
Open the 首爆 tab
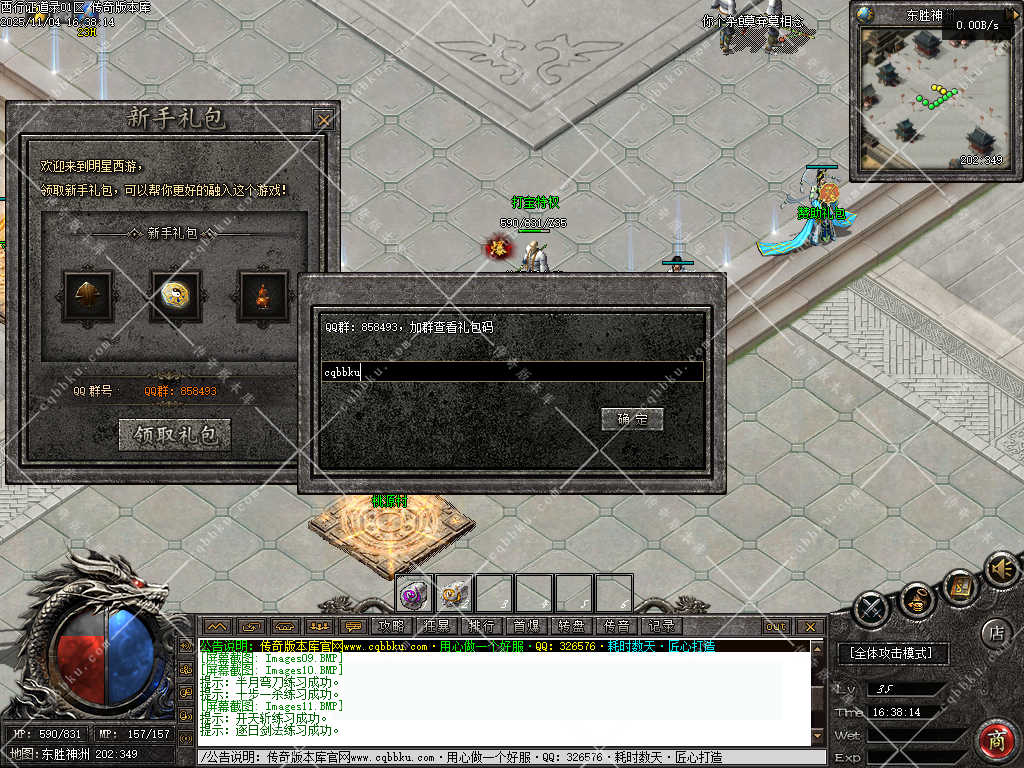[x=526, y=626]
